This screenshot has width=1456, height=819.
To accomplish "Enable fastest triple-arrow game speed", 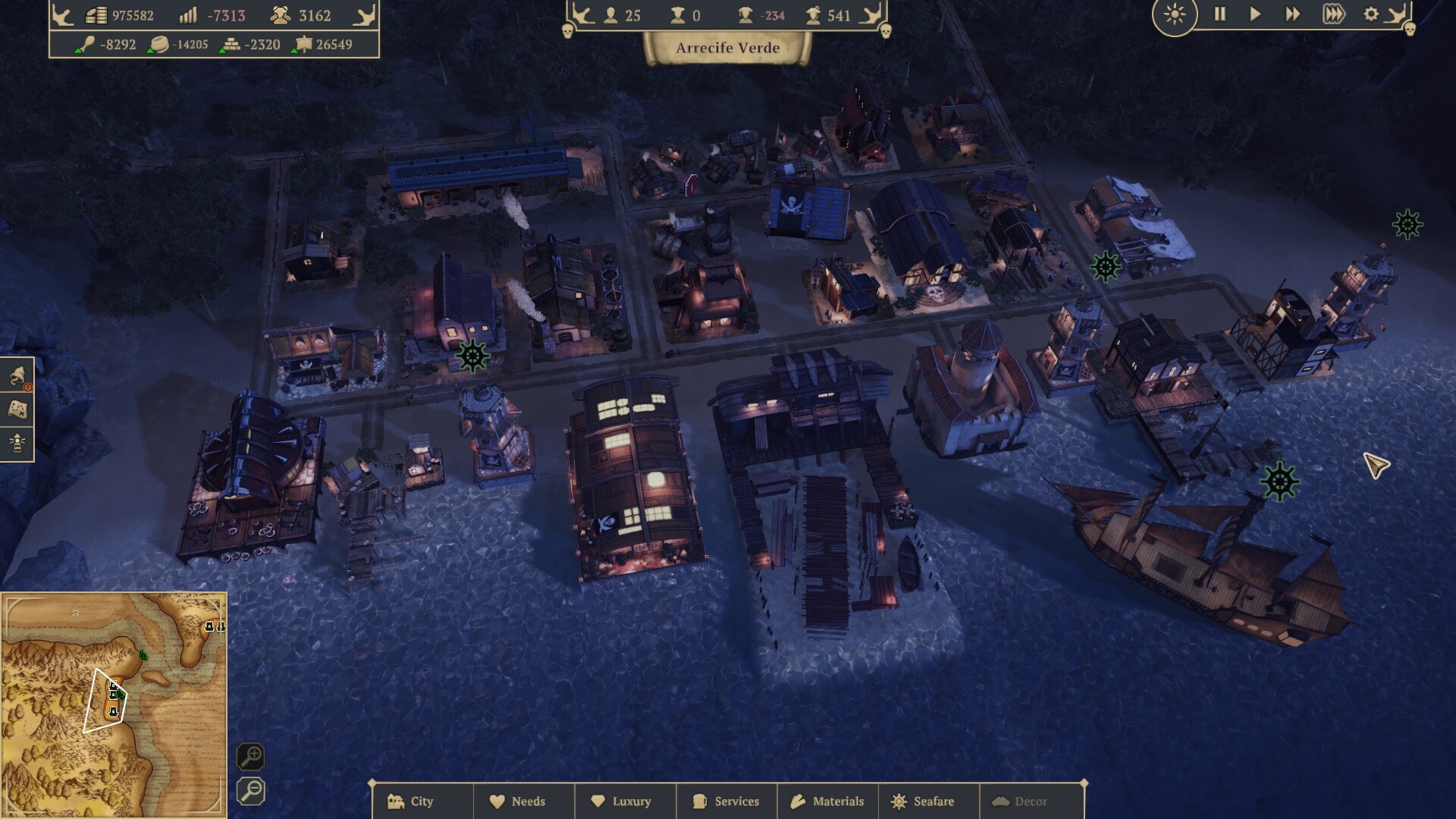I will coord(1334,14).
